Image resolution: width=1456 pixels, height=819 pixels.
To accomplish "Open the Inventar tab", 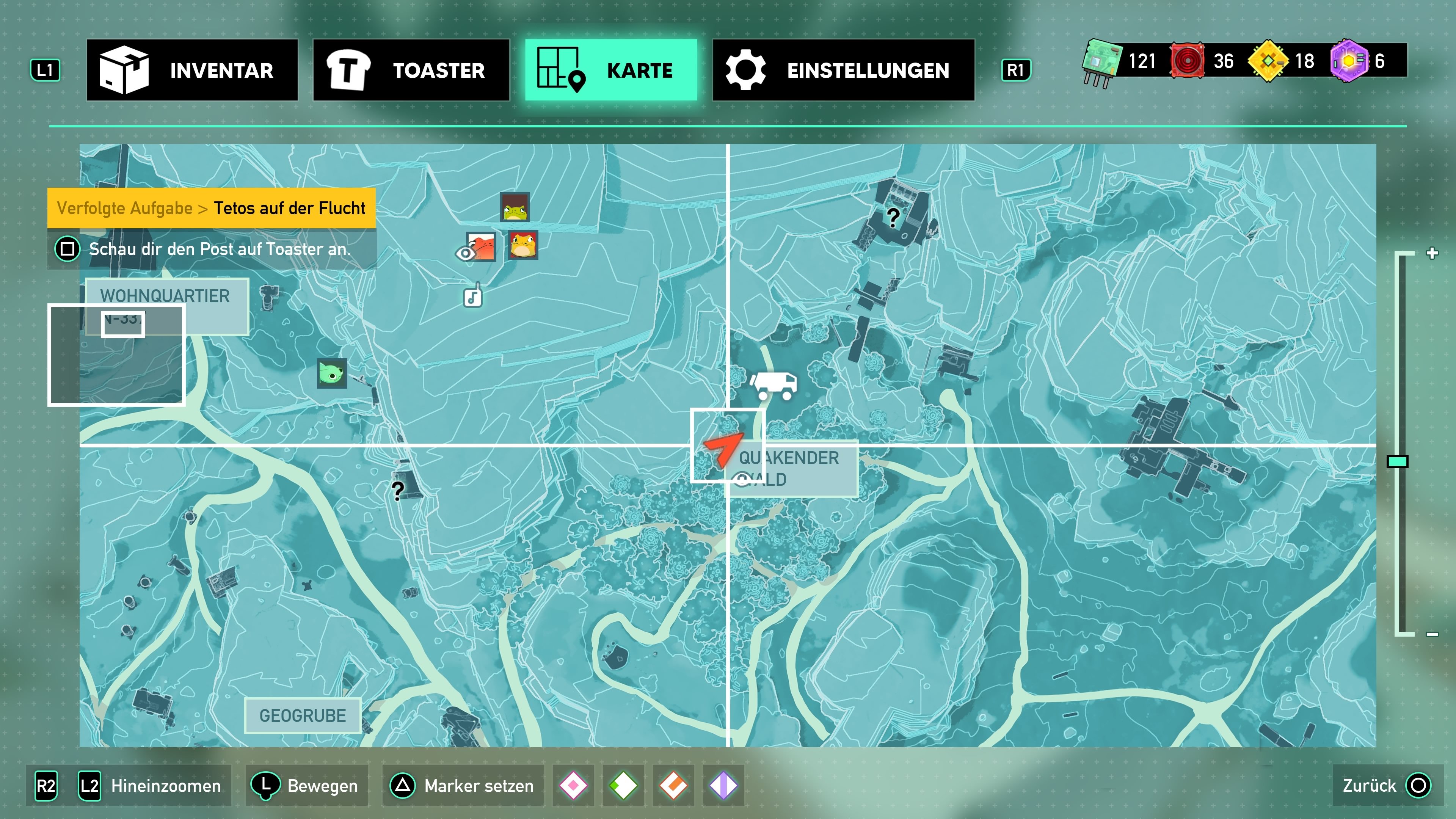I will point(192,70).
